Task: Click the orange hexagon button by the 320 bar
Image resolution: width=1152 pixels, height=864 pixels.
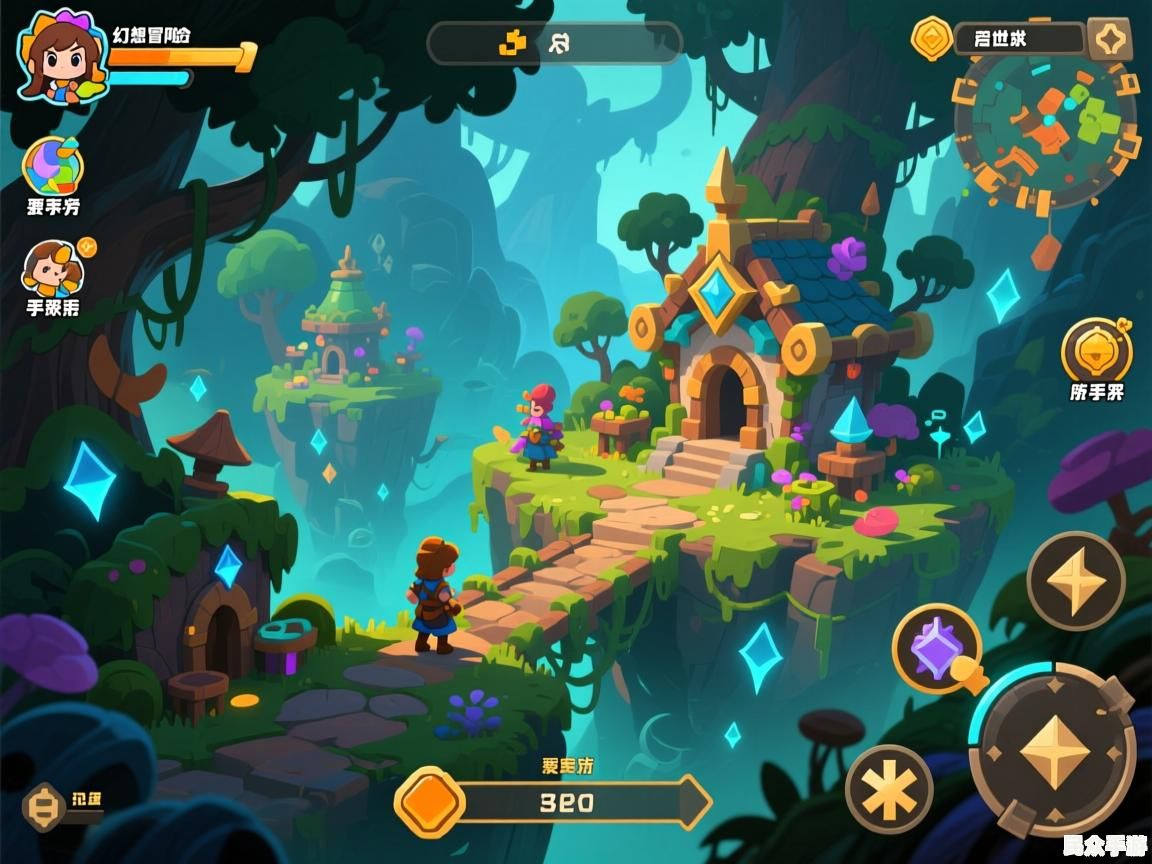Action: pos(431,802)
